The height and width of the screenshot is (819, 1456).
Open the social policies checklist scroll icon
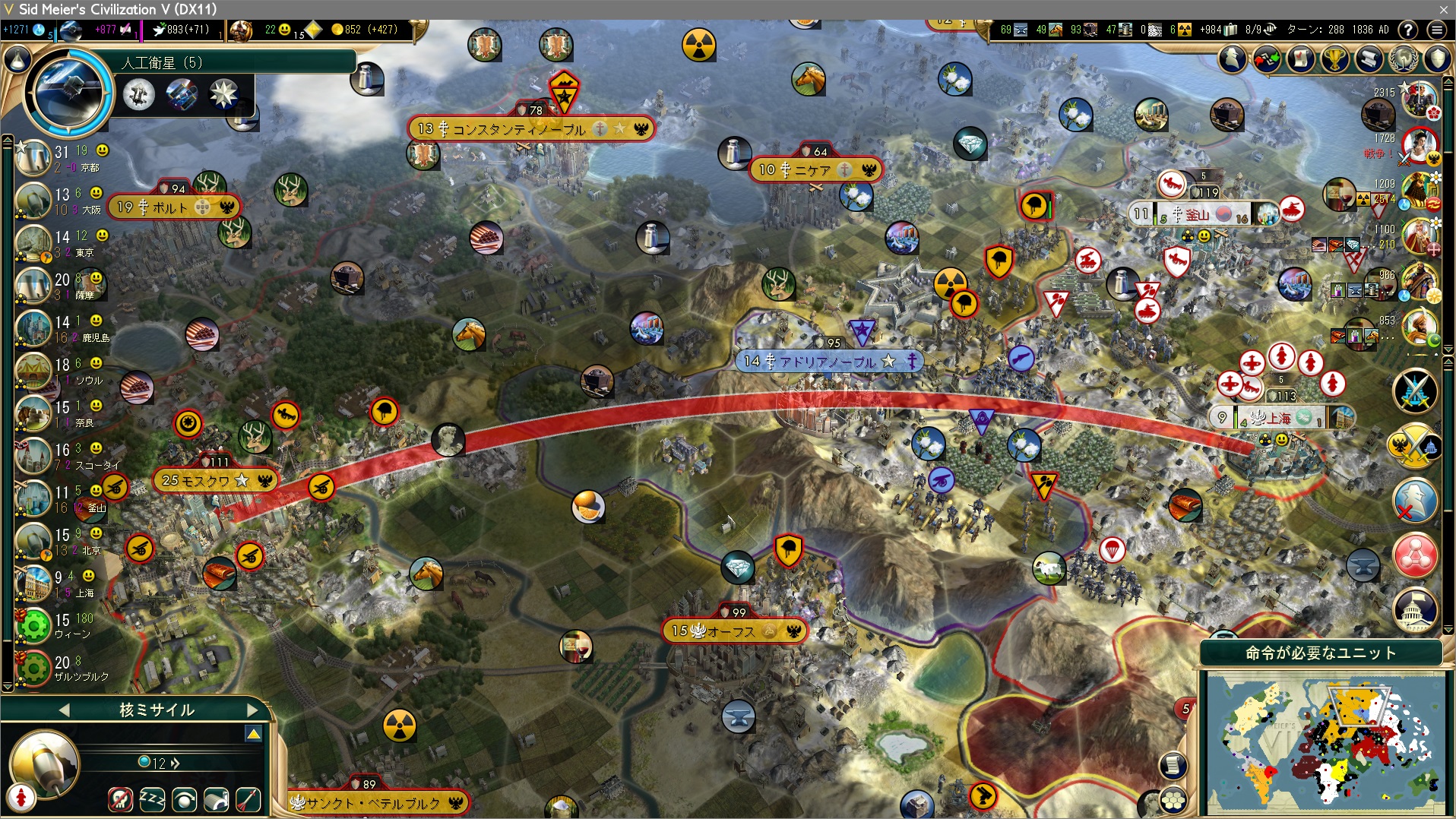coord(1301,58)
